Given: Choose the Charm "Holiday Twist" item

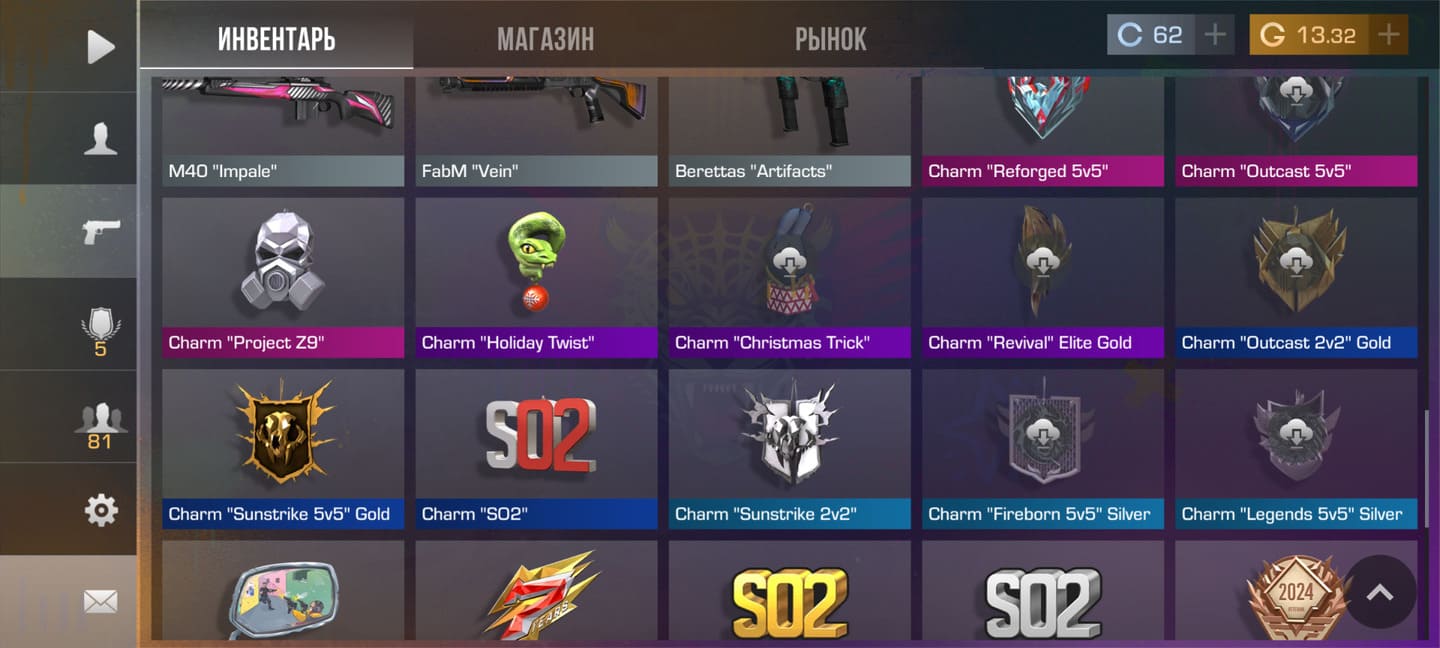Looking at the screenshot, I should click(536, 277).
